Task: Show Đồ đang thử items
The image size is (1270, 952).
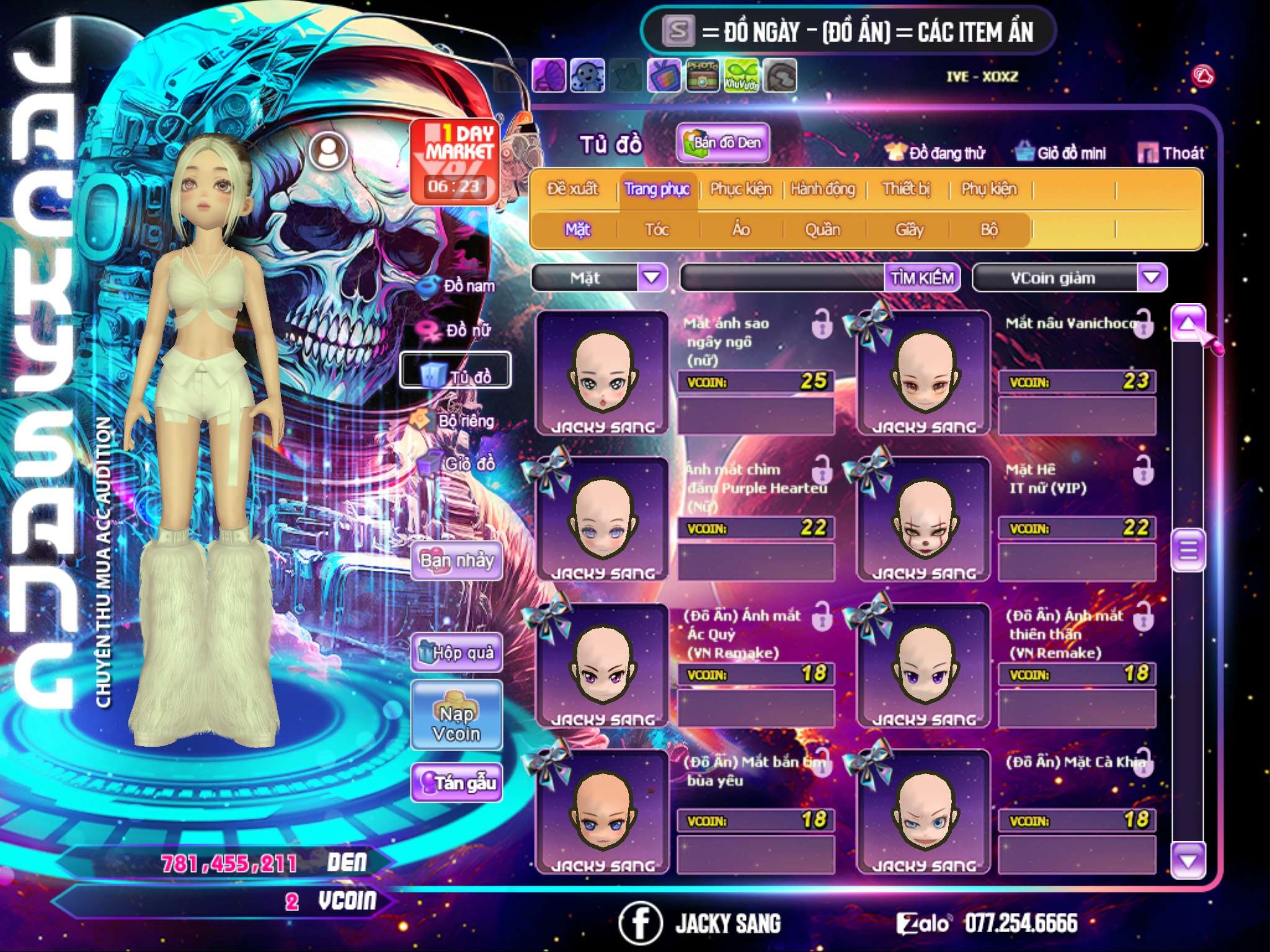Action: [936, 153]
